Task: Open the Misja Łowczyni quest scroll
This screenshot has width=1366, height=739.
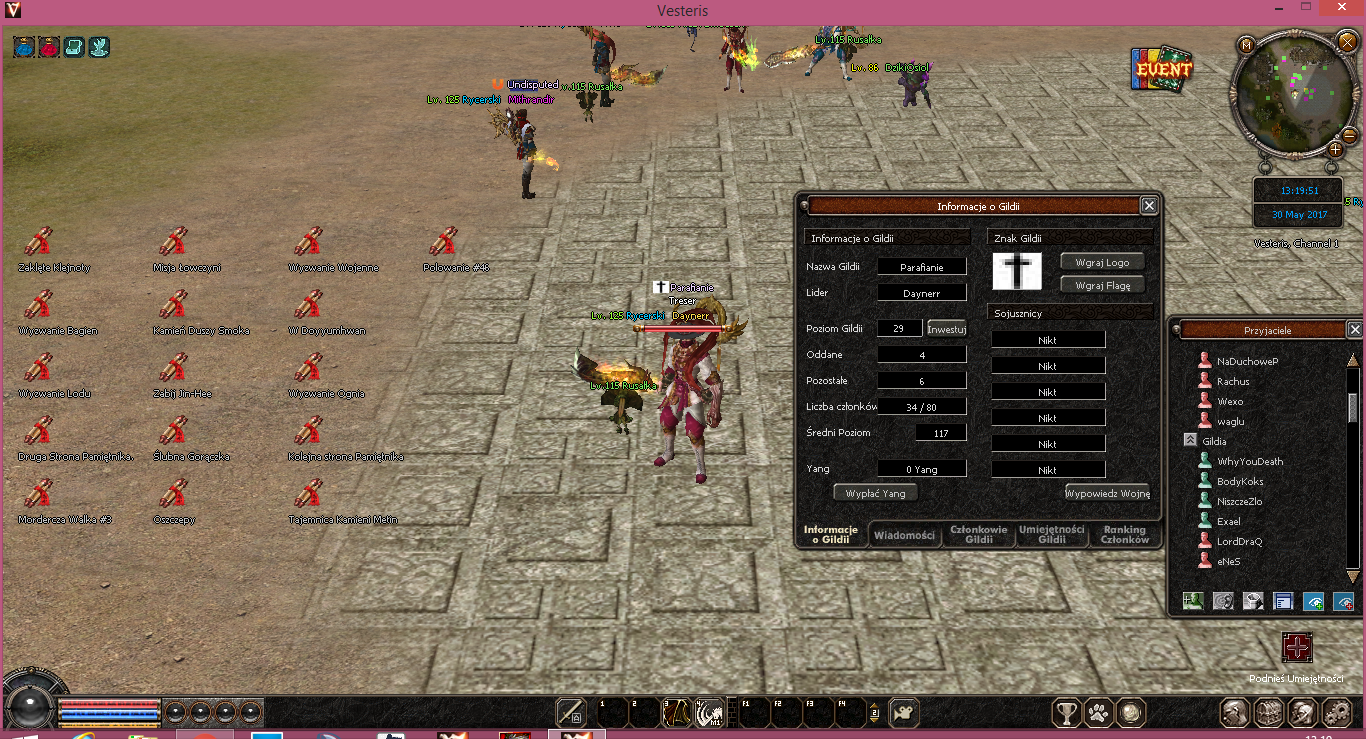Action: [x=173, y=243]
